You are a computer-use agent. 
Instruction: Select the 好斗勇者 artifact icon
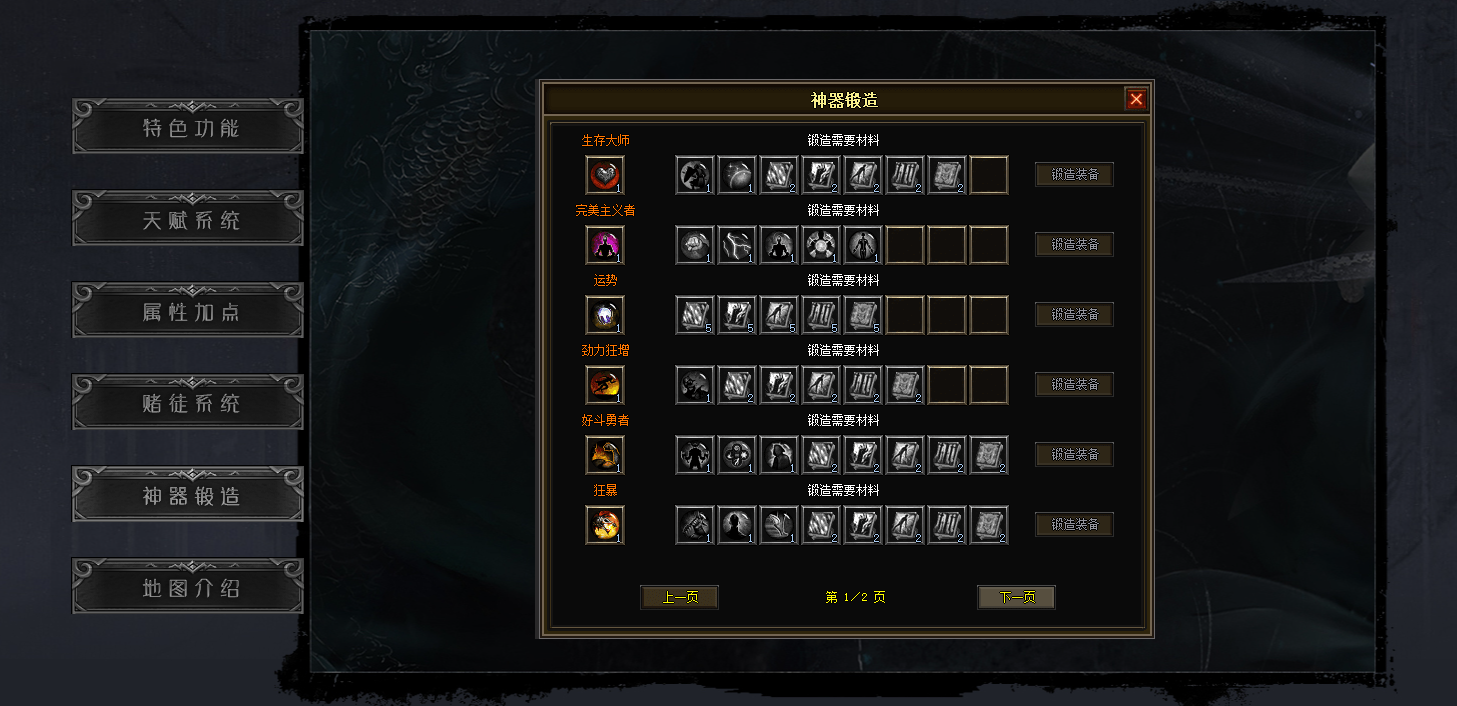[x=605, y=455]
